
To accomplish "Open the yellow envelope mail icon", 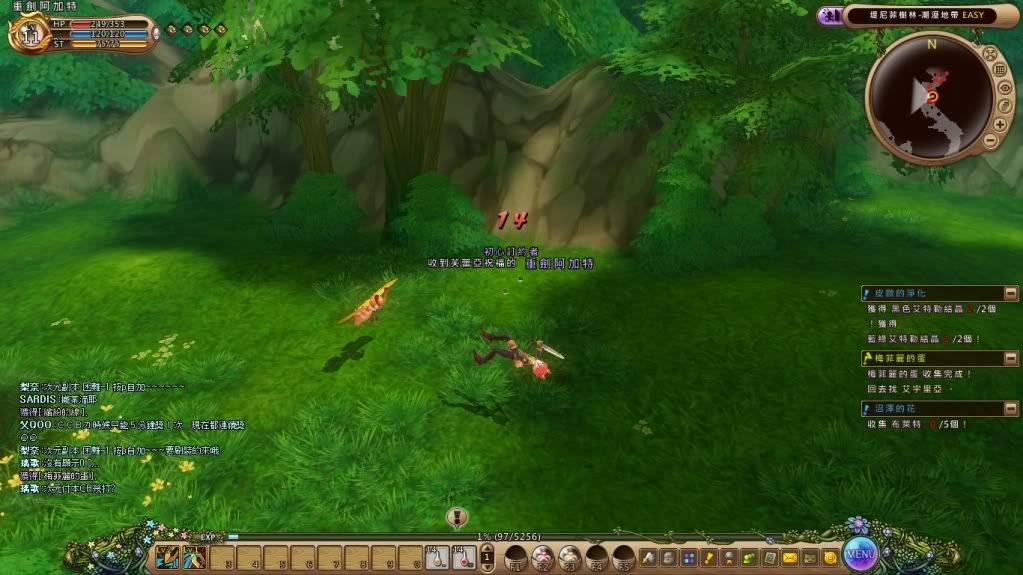I will click(790, 557).
